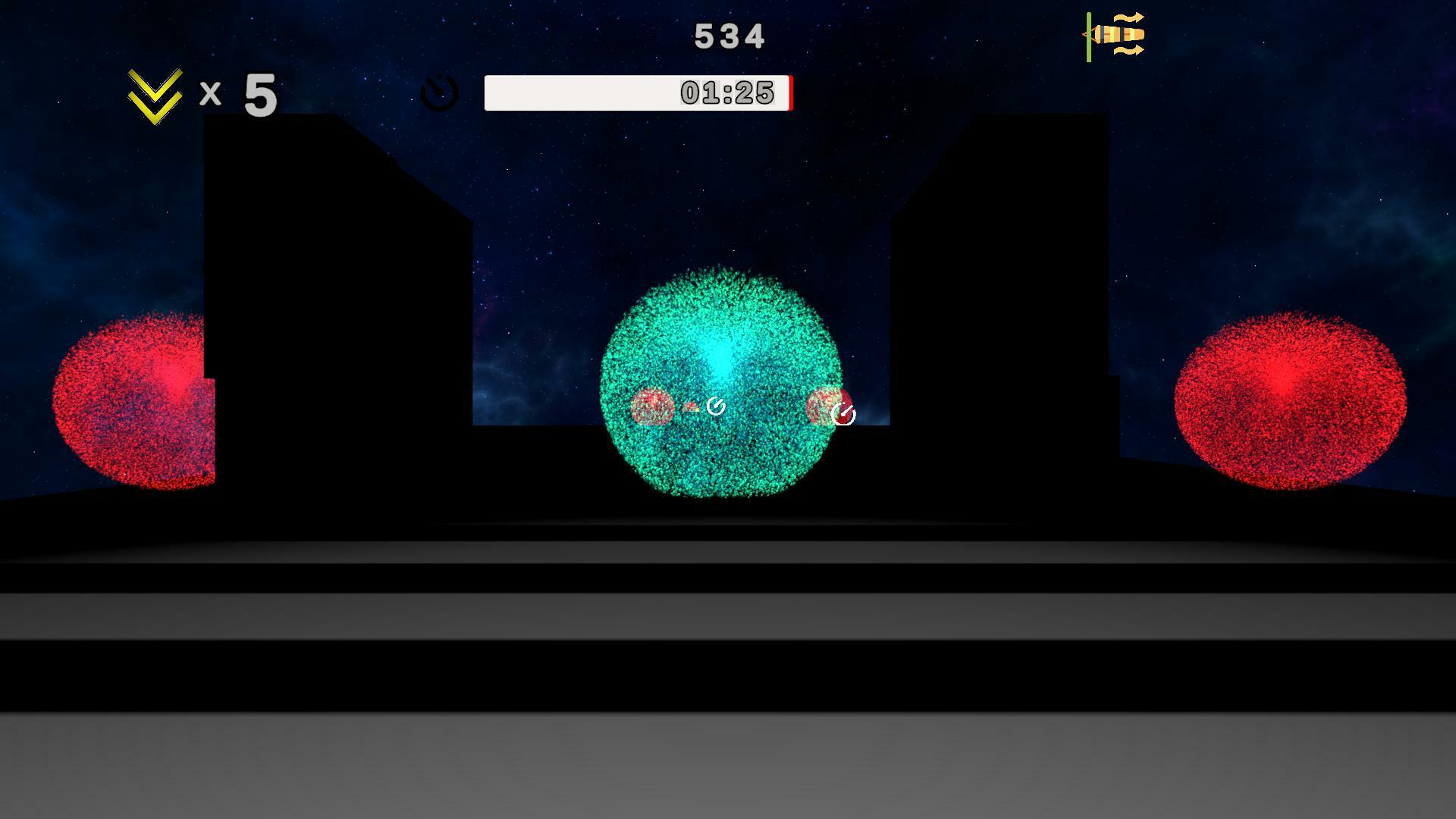Click the dark stopwatch icon beside the timer

pos(438,92)
